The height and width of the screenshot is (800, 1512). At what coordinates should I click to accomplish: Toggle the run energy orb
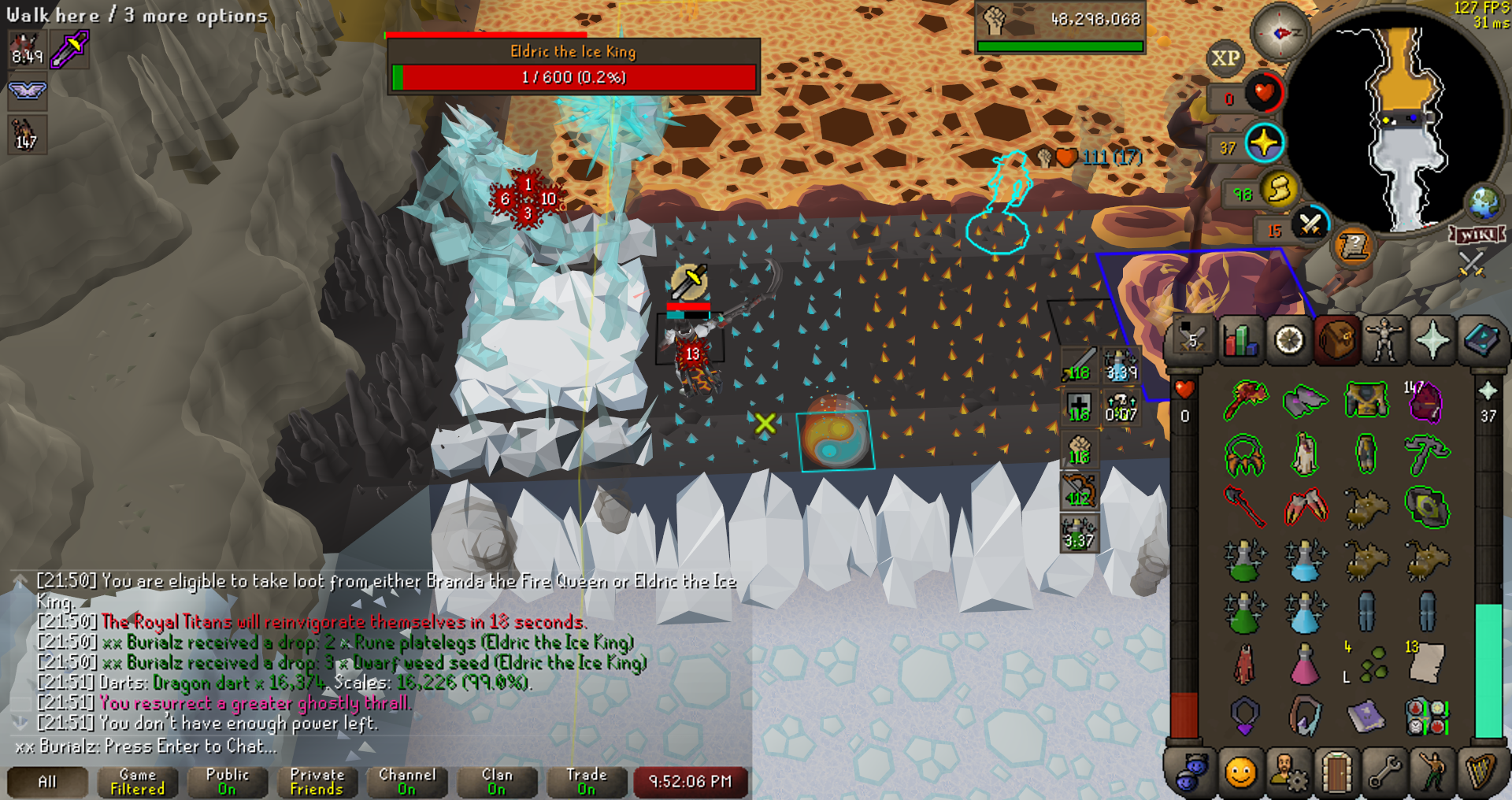pyautogui.click(x=1279, y=189)
